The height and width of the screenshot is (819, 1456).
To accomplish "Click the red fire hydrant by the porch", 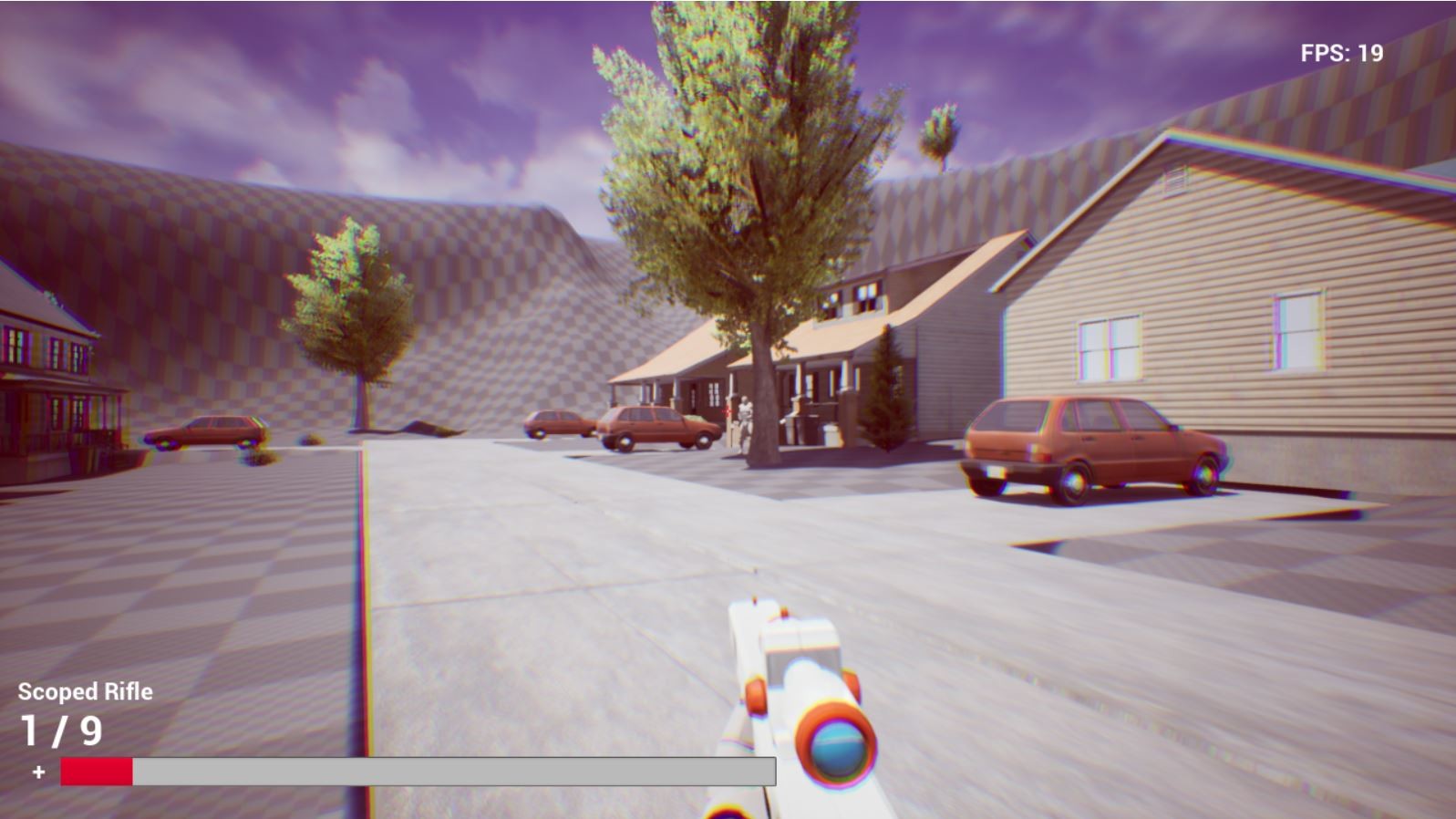I will pyautogui.click(x=726, y=411).
